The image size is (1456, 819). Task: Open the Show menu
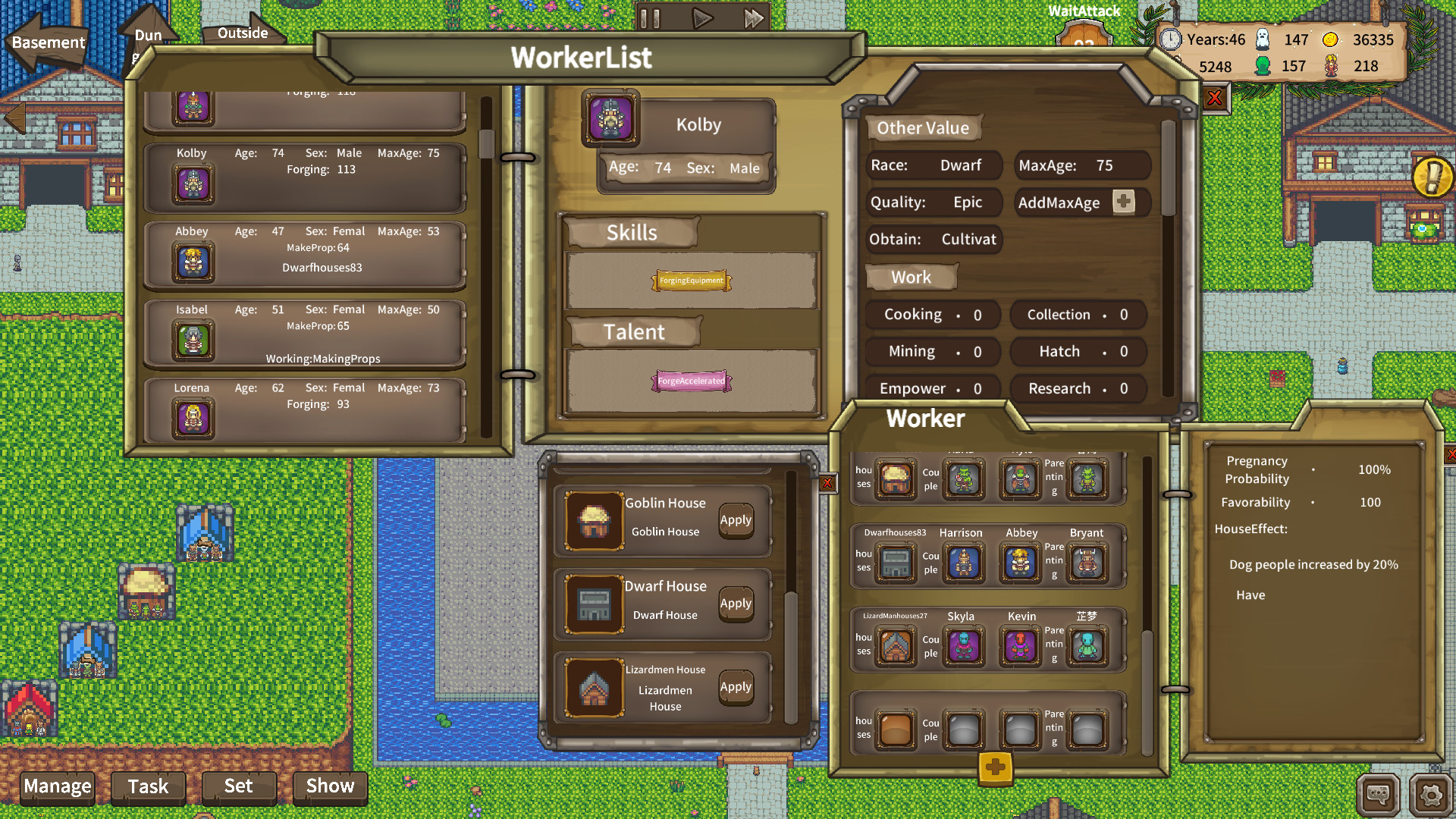pyautogui.click(x=330, y=786)
